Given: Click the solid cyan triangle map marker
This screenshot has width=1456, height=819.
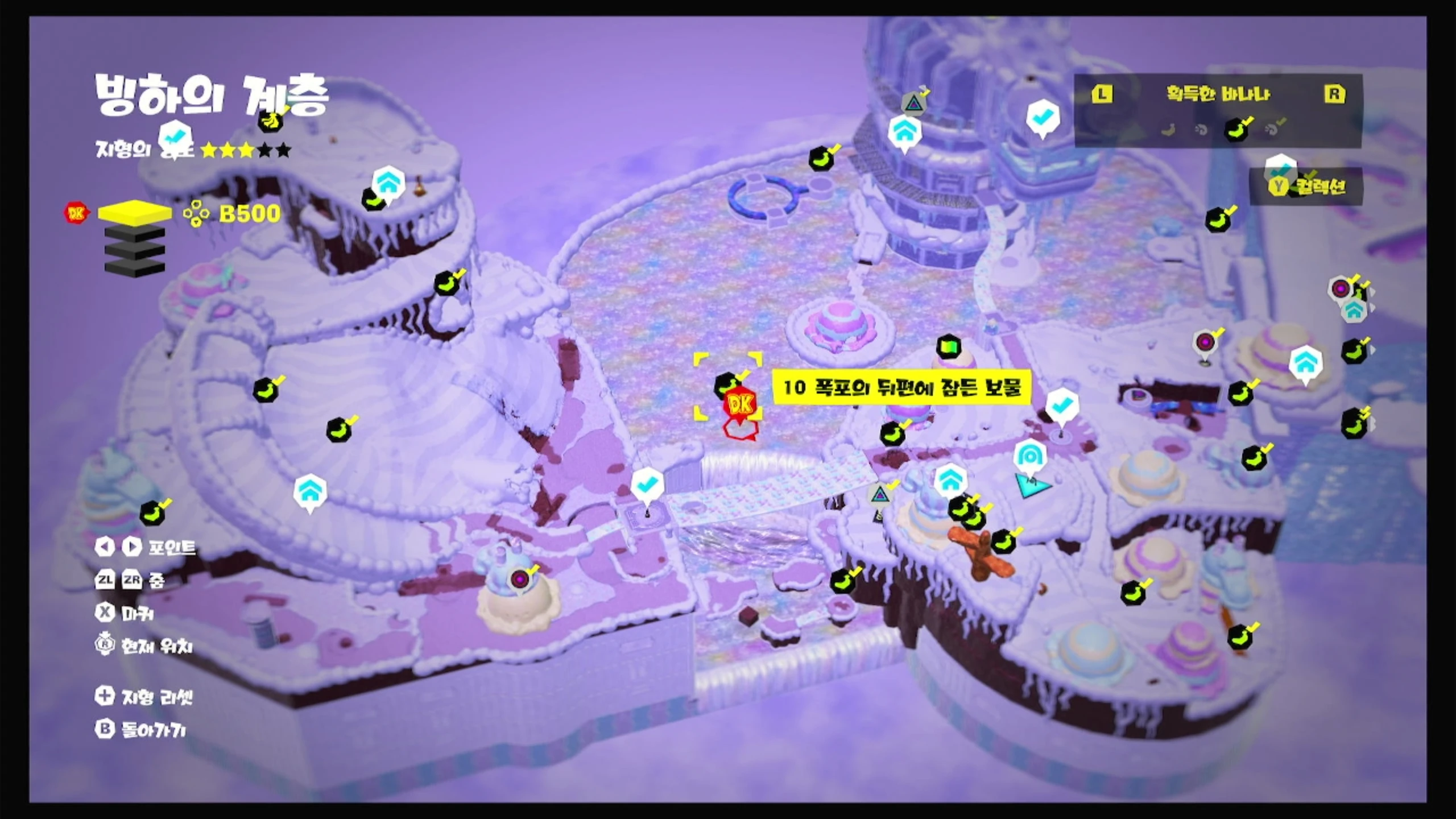Looking at the screenshot, I should [x=1031, y=487].
